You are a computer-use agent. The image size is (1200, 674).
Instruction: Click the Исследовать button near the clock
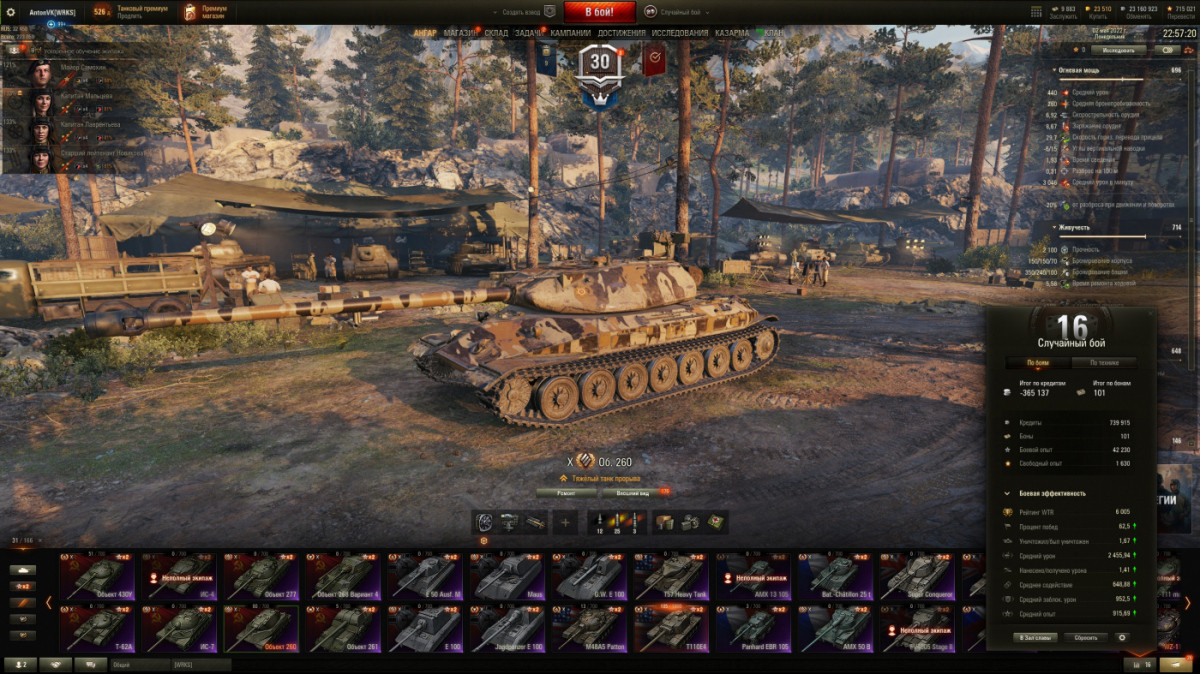[1118, 49]
